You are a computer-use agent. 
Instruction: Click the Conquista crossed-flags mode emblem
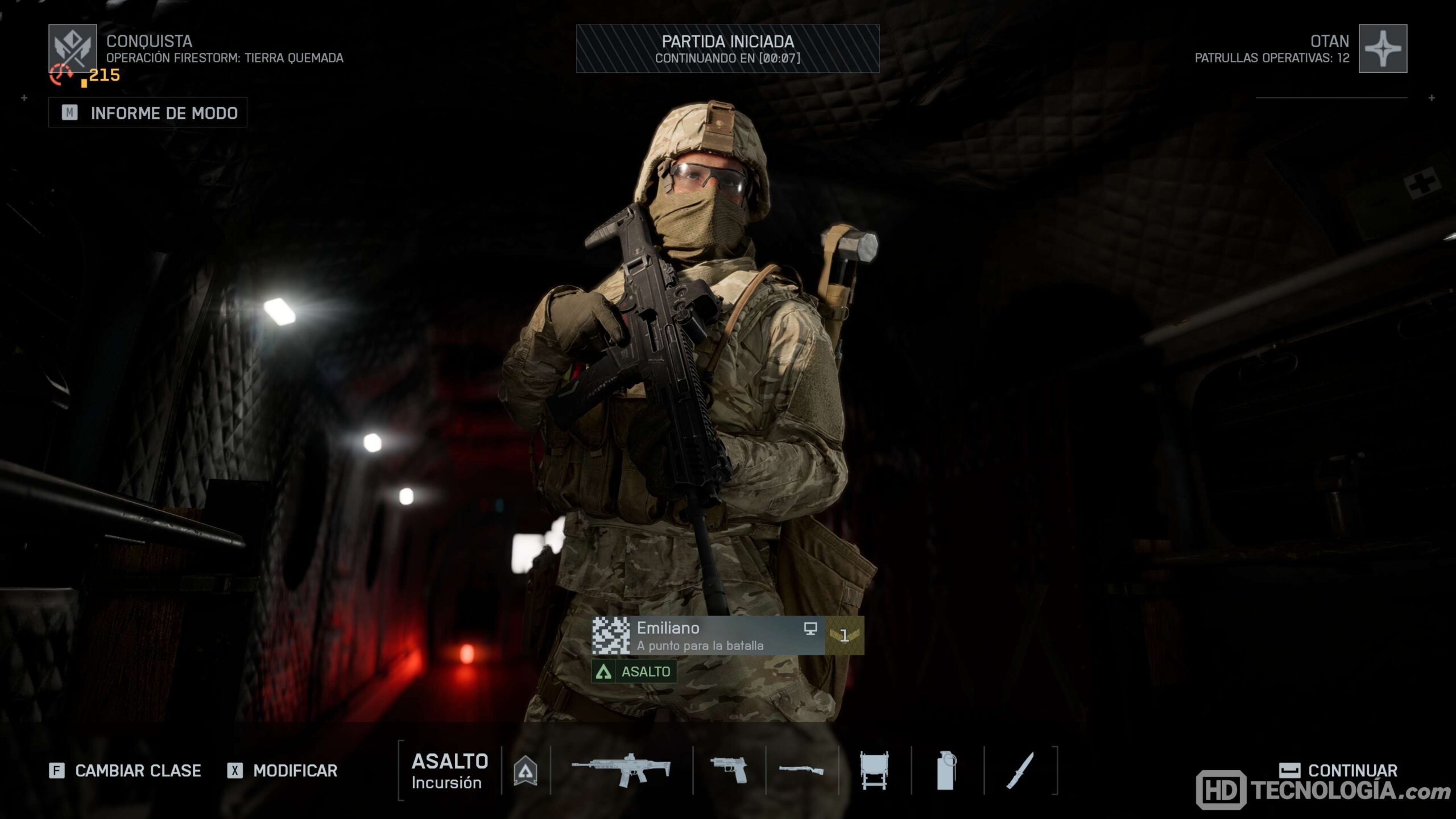73,48
